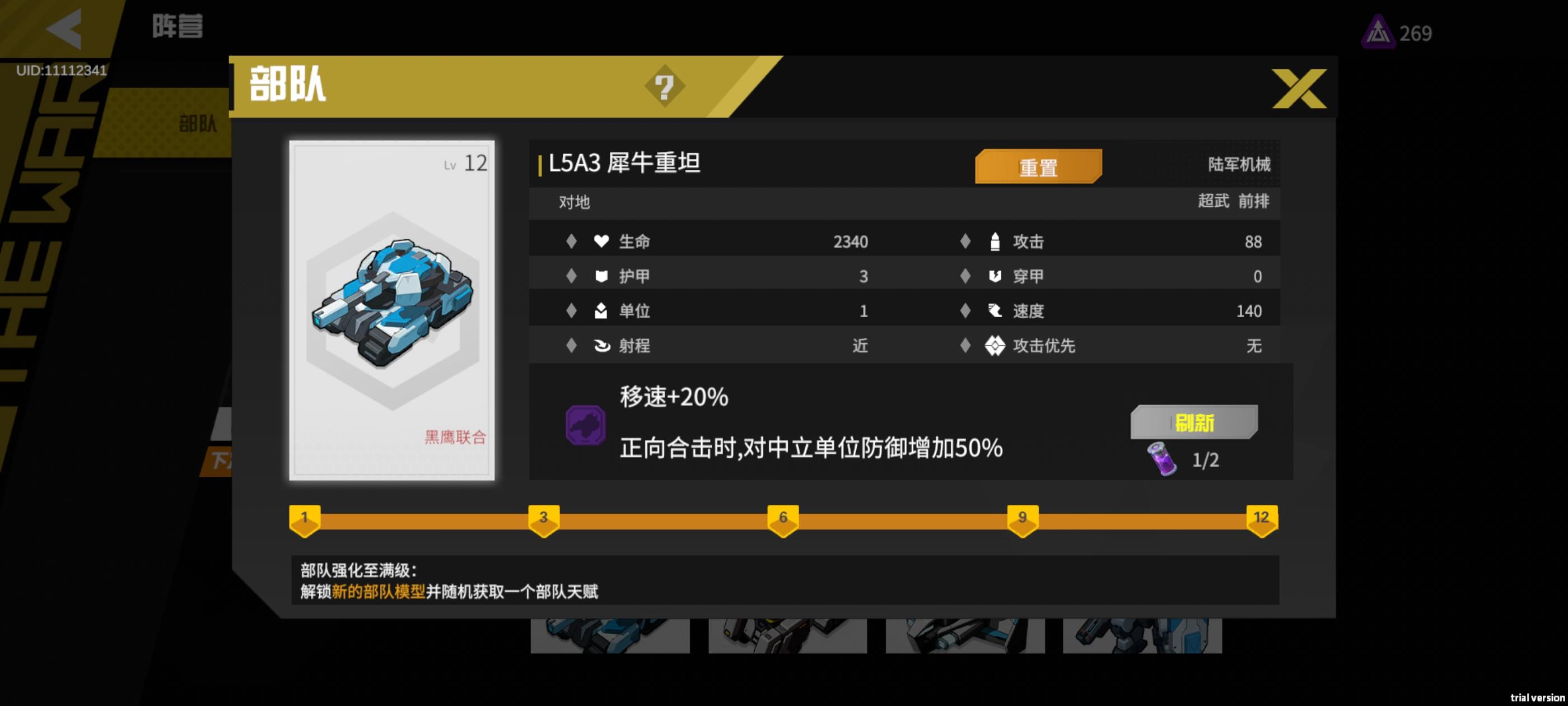Click the 穿甲 armor-piercing stat icon
Viewport: 1568px width, 706px height.
click(996, 276)
